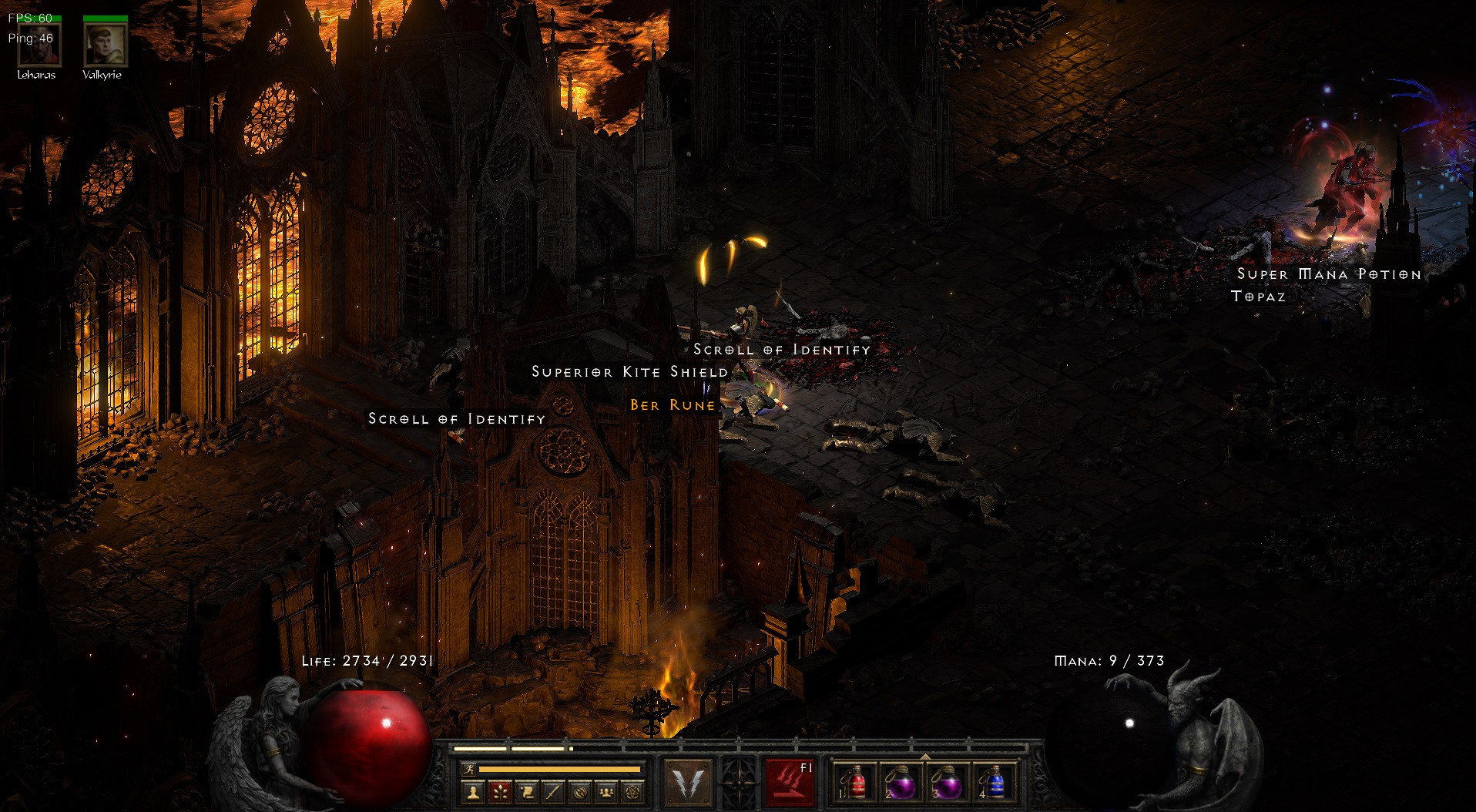This screenshot has height=812, width=1476.
Task: Open the highlighted Skill Tree icon
Action: 498,788
